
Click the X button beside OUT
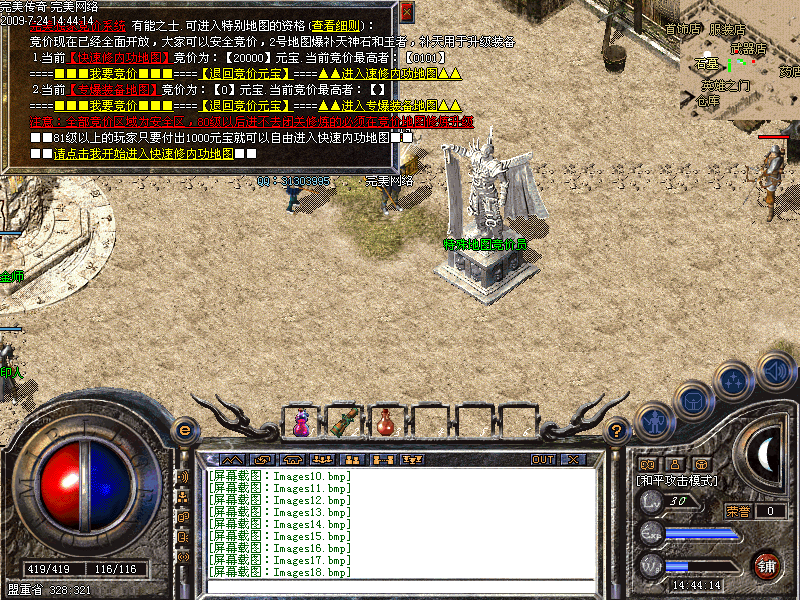573,460
